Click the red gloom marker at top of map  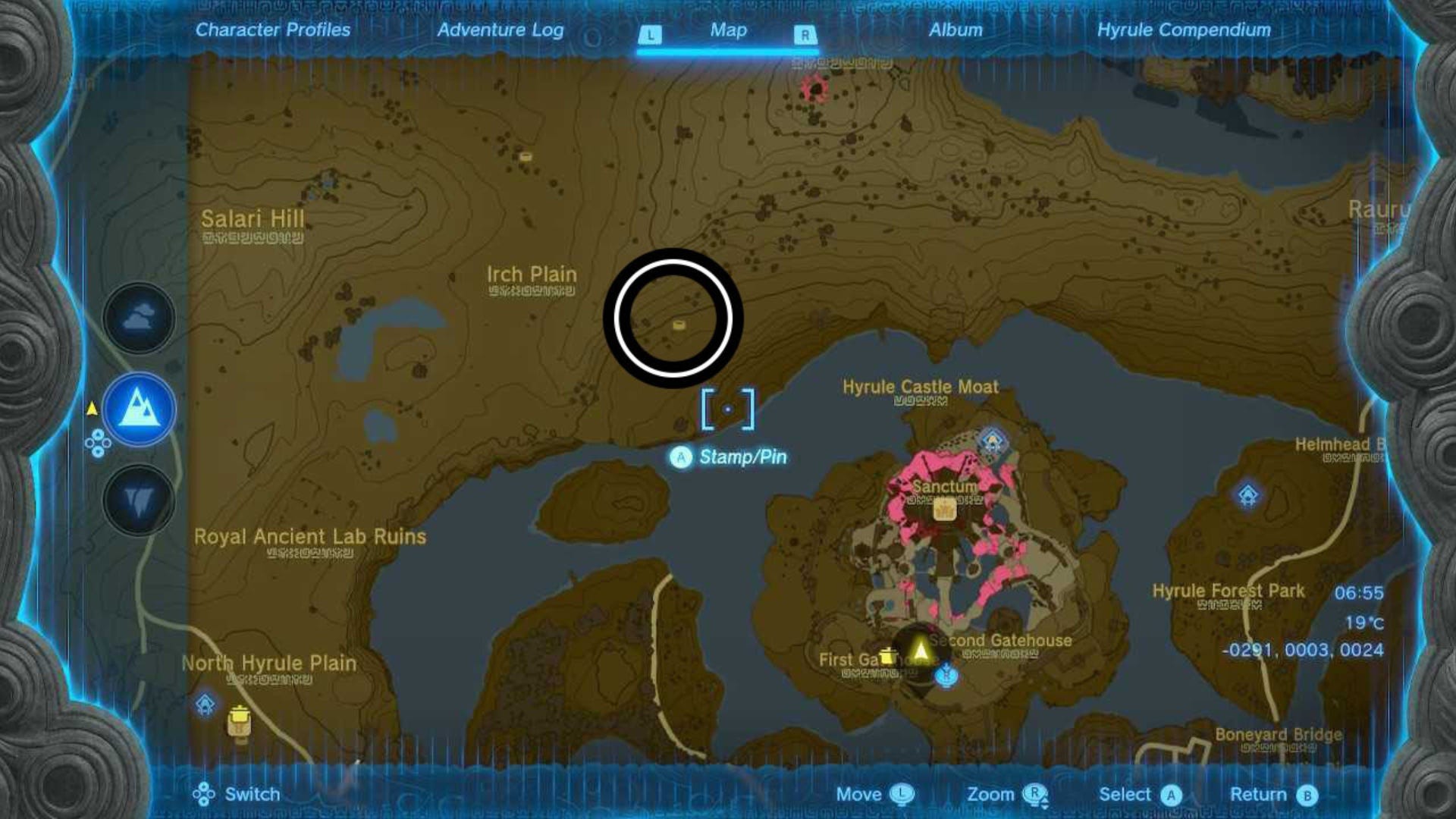816,89
